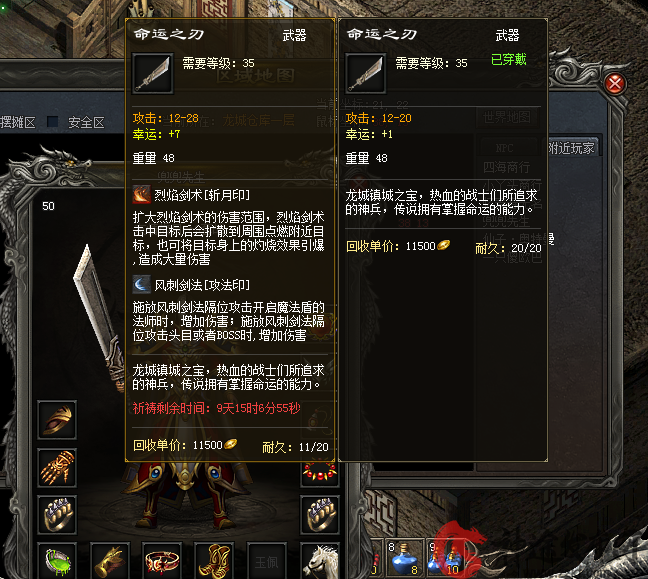Select the golden bracer equipment slot
Screen dimensions: 648x579
click(x=57, y=420)
